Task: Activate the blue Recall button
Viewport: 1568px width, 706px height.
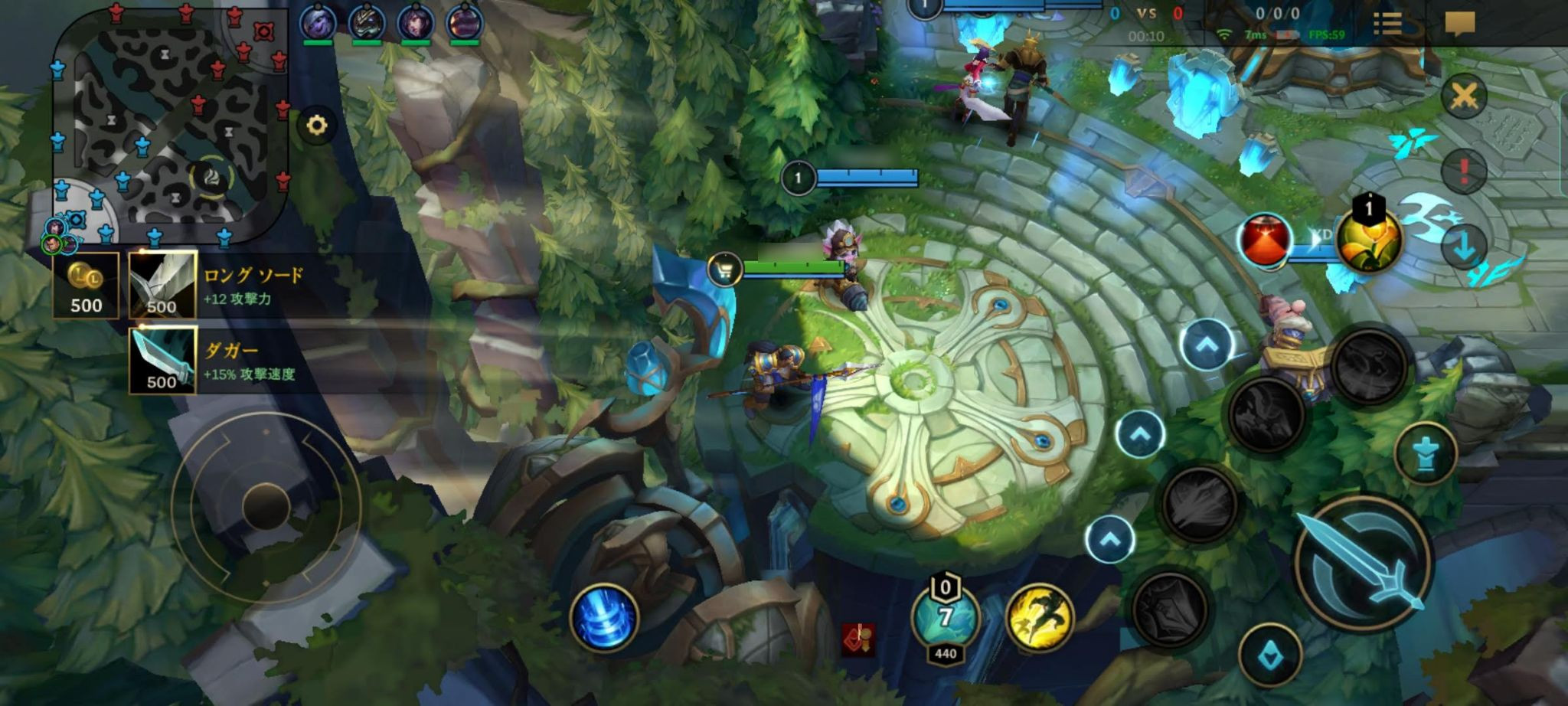Action: click(x=604, y=618)
